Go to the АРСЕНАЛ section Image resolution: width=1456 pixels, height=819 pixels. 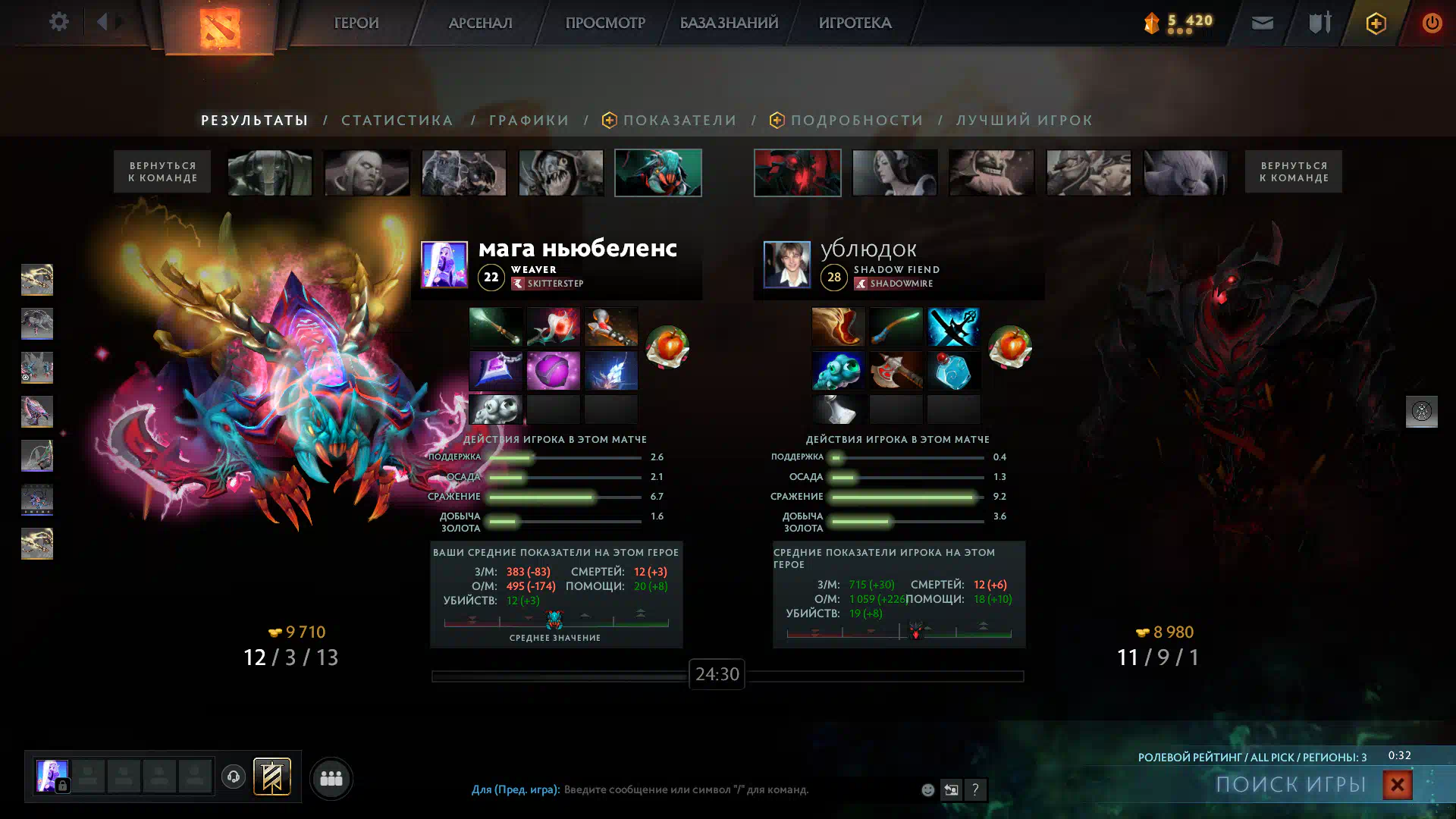pos(480,23)
